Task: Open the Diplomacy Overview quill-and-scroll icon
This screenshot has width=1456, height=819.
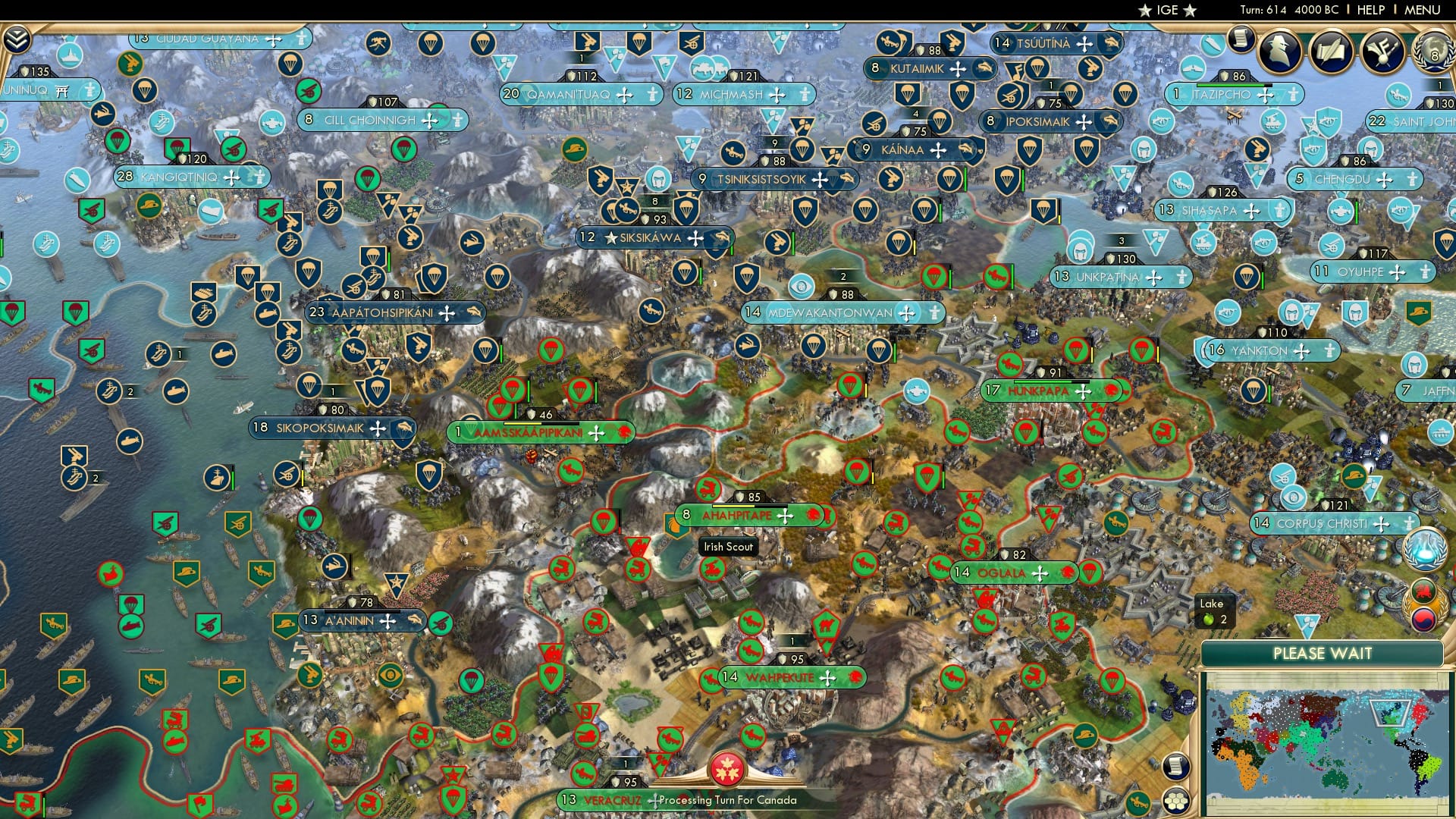Action: pyautogui.click(x=1331, y=52)
